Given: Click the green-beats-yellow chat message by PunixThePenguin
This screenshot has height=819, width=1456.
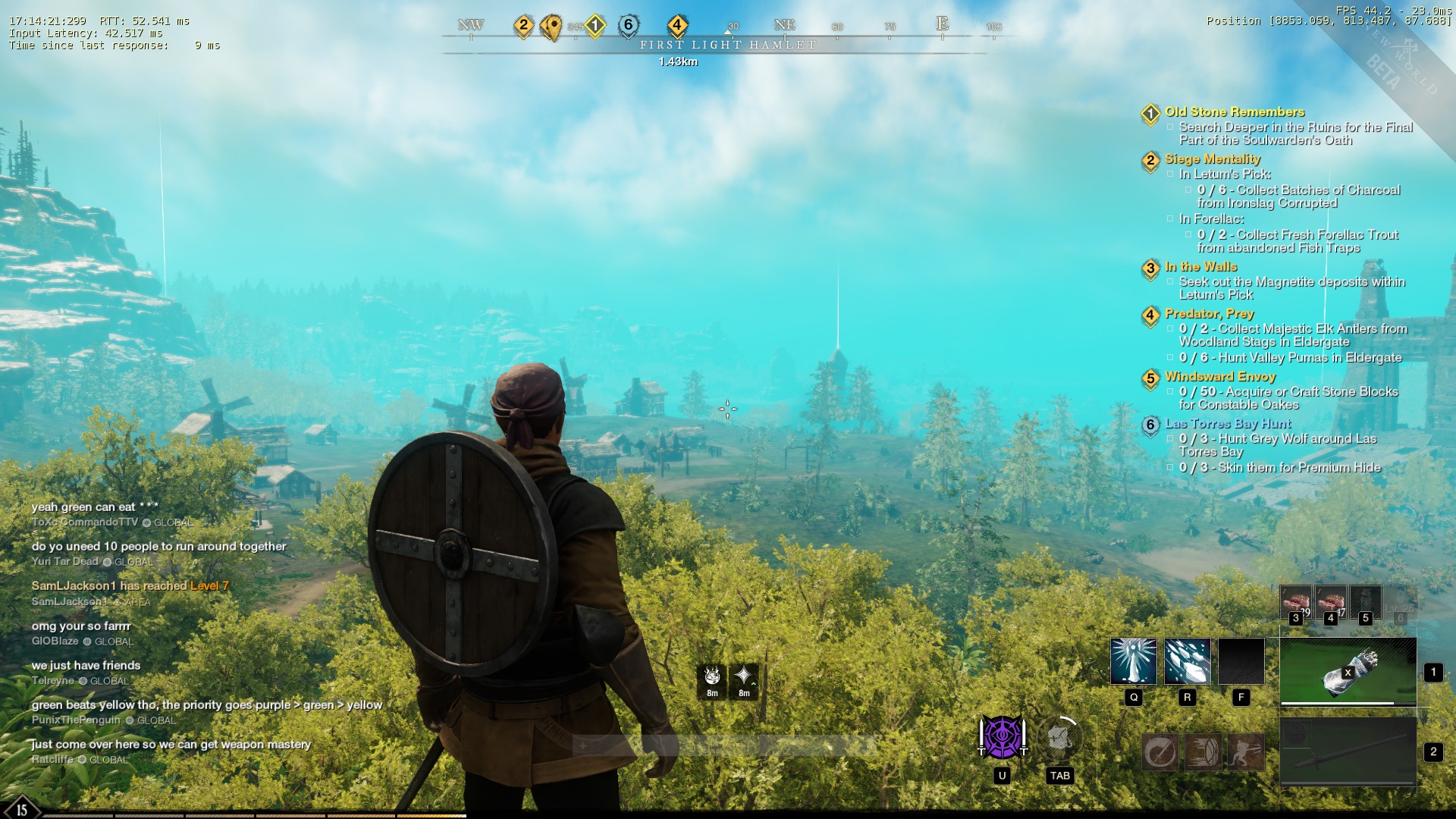Looking at the screenshot, I should click(x=206, y=705).
